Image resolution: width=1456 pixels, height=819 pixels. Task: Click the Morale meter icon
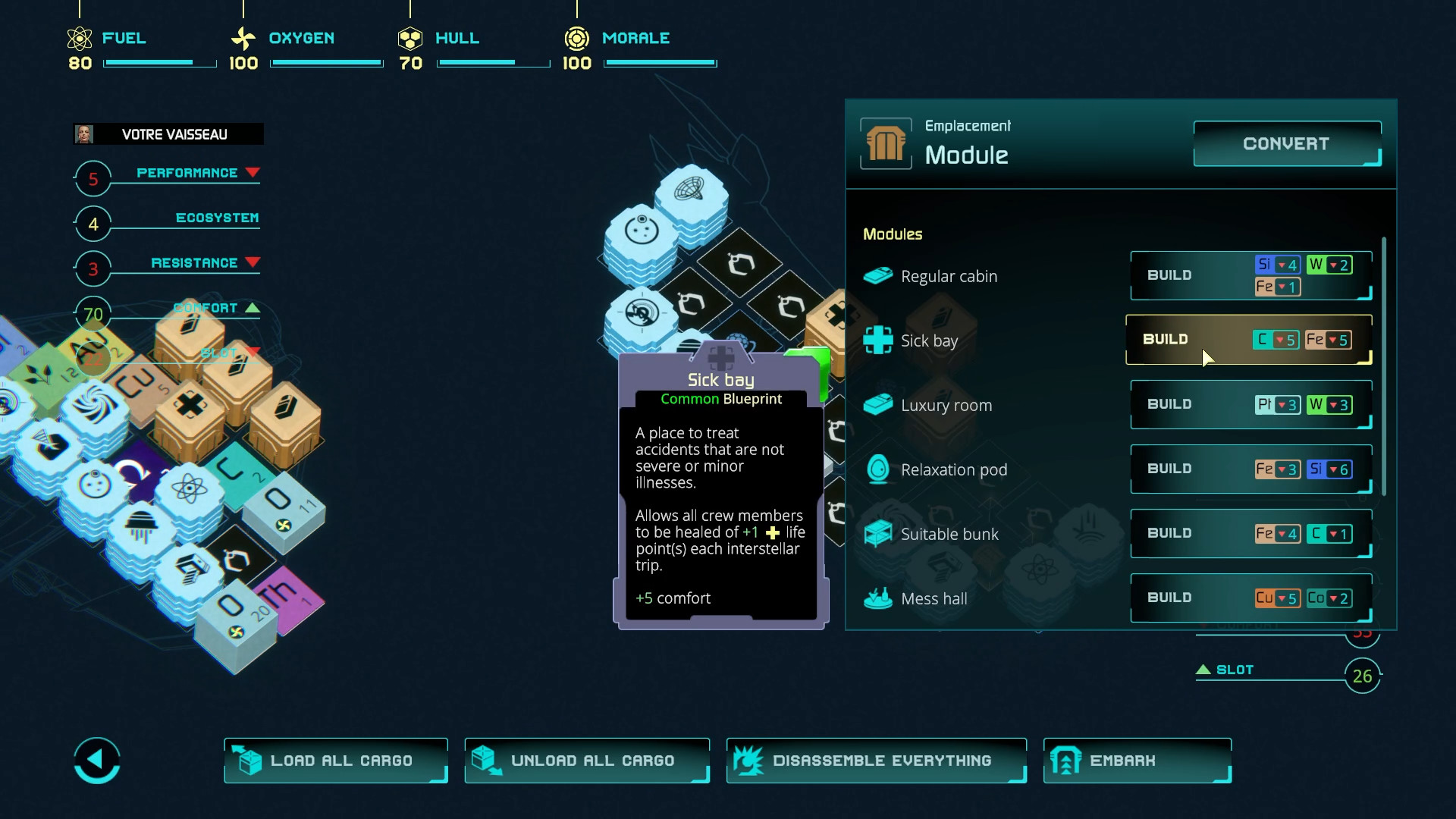pos(577,37)
